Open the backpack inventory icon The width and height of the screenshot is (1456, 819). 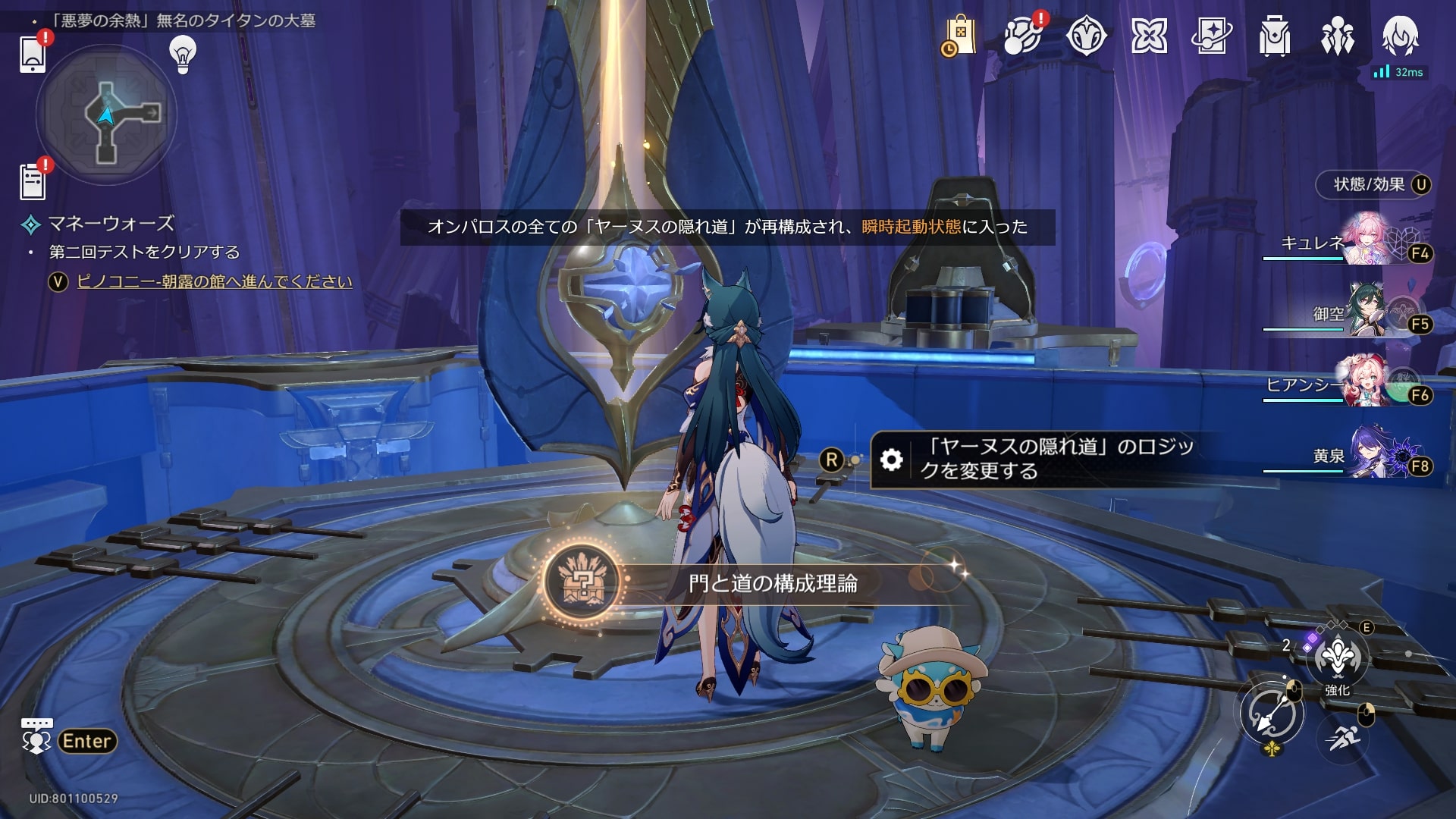(1274, 36)
